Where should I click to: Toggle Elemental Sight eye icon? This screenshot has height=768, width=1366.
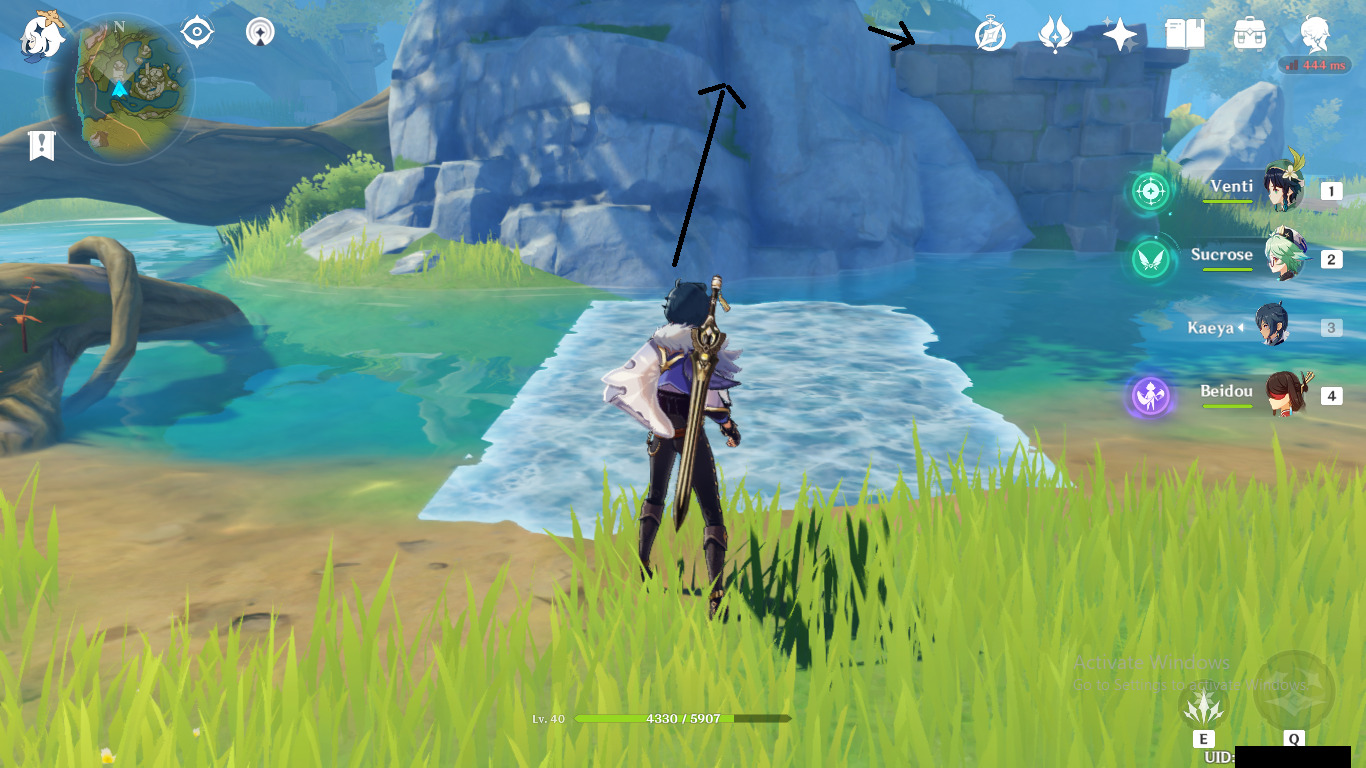coord(197,33)
